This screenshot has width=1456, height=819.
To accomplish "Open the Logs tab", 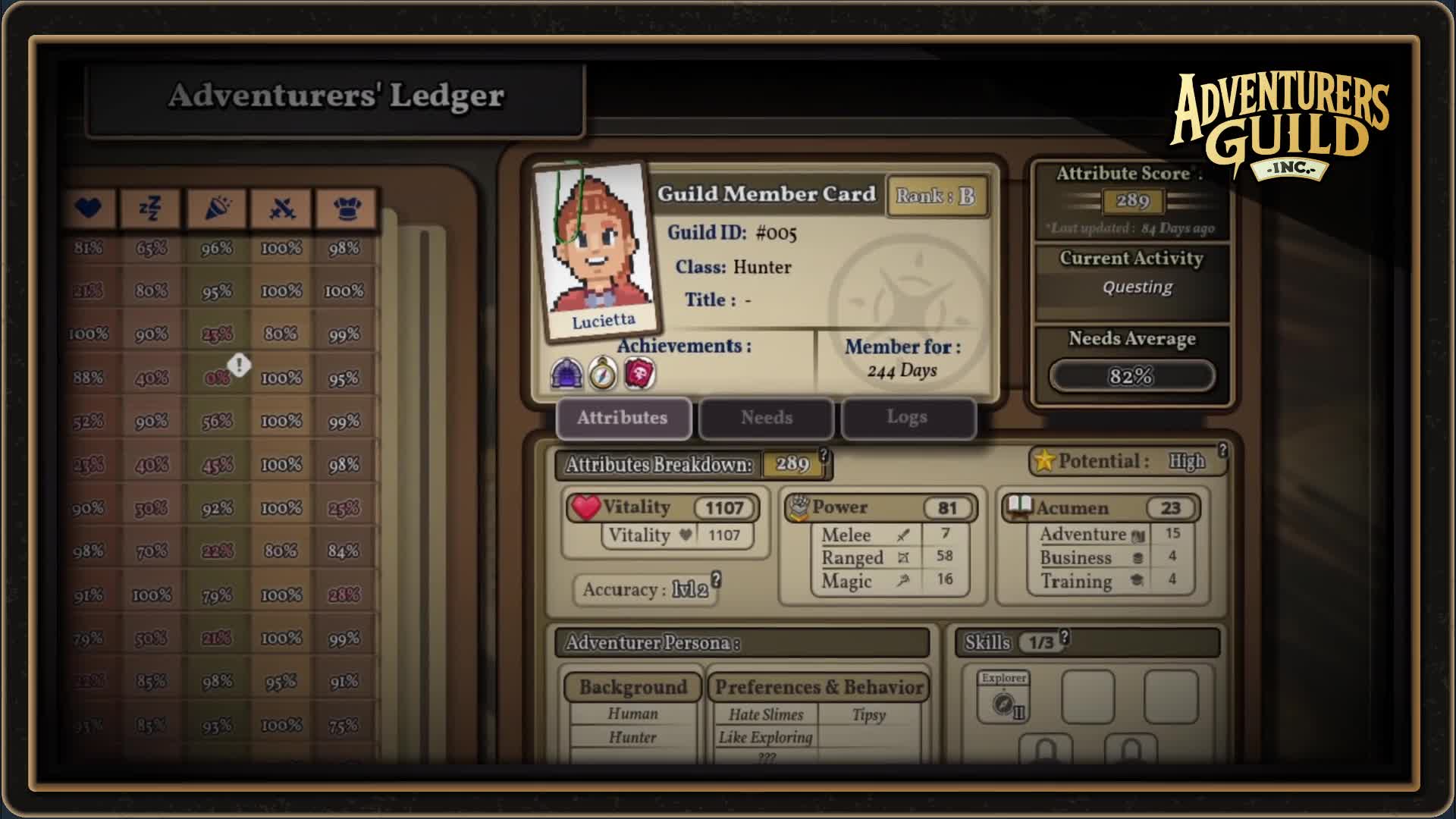I will coord(908,417).
